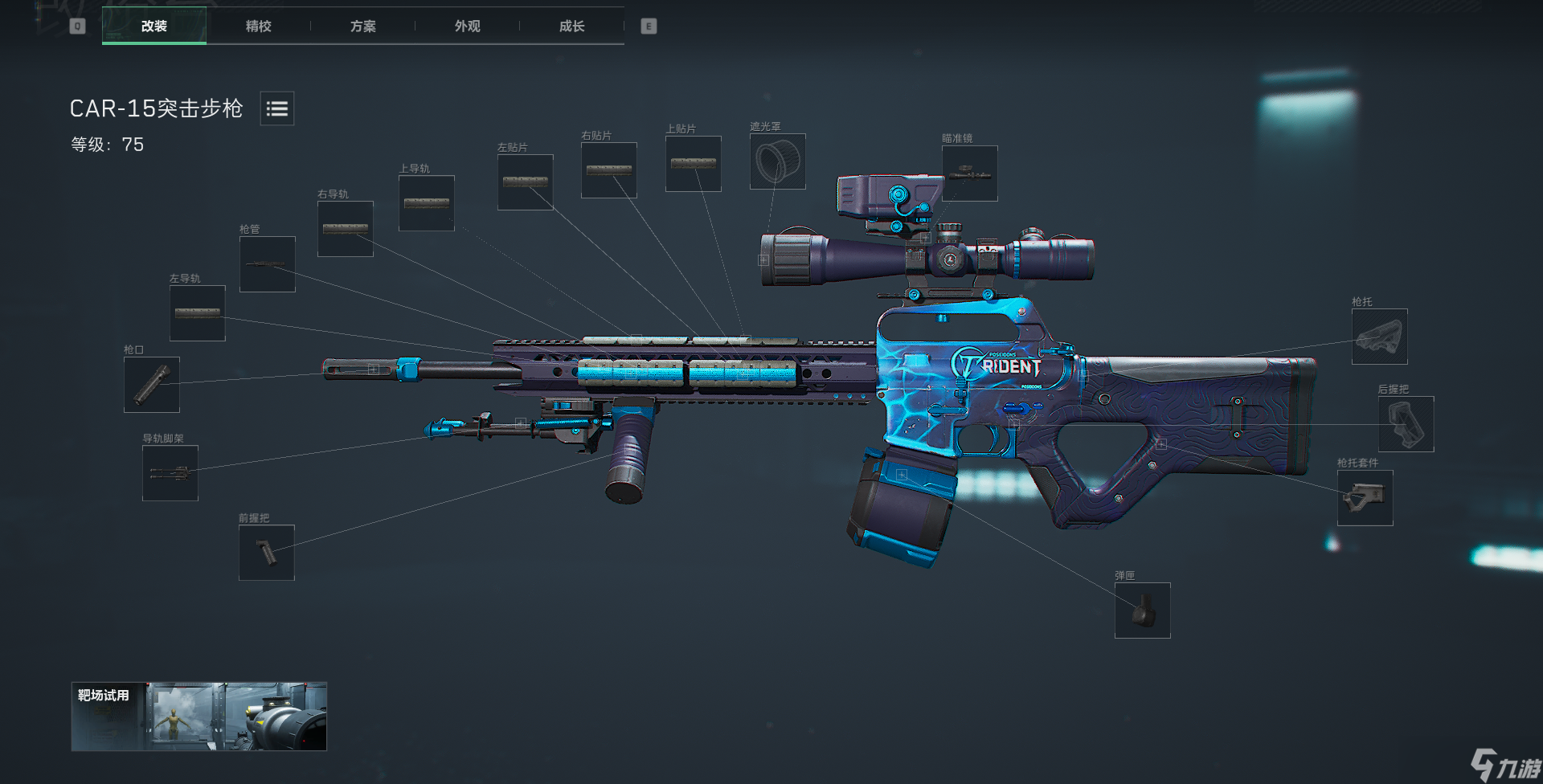This screenshot has height=784, width=1543.
Task: Choose the 前握把 foregrip slot
Action: pos(267,553)
